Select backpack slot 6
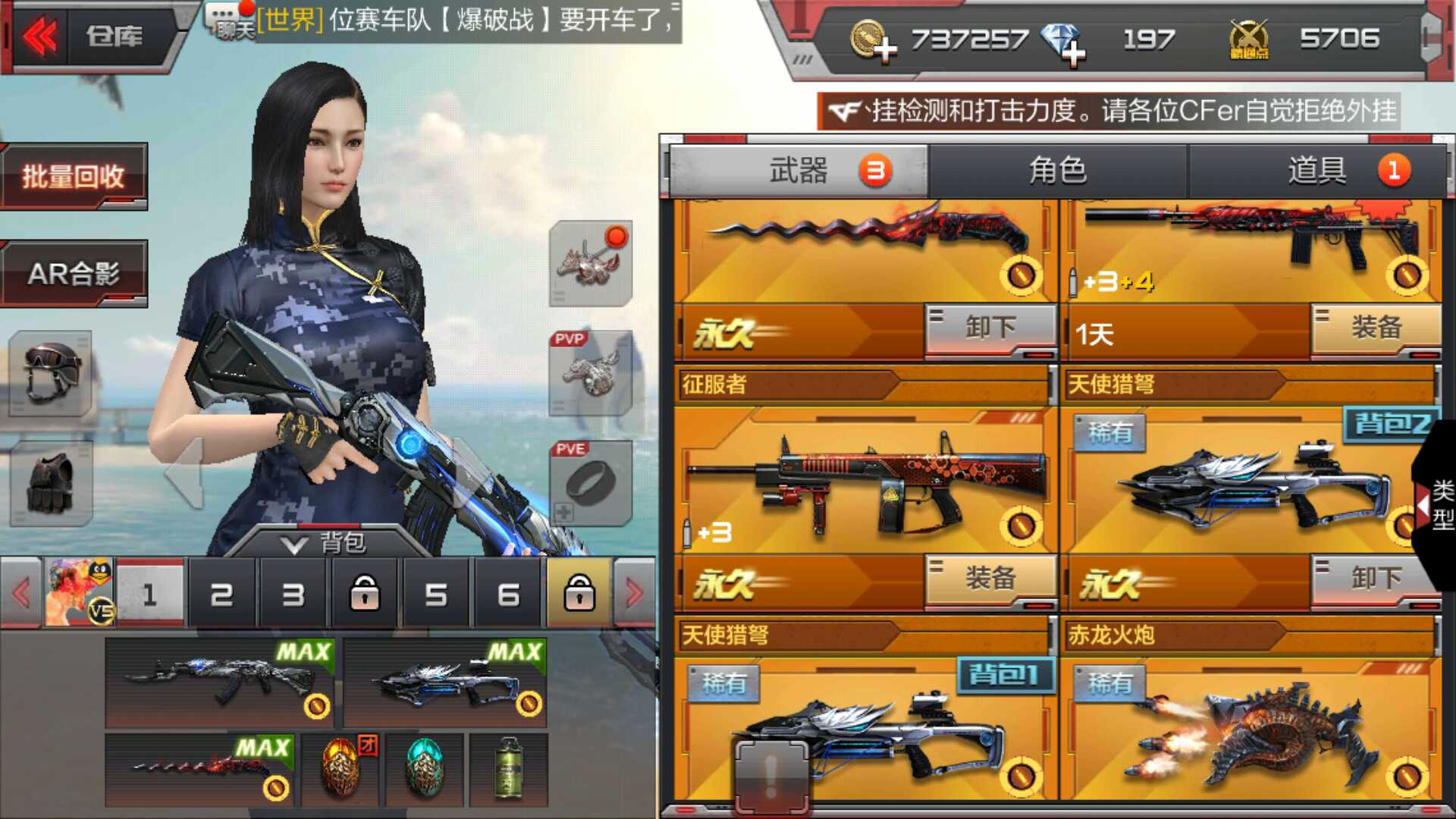The width and height of the screenshot is (1456, 819). 508,595
